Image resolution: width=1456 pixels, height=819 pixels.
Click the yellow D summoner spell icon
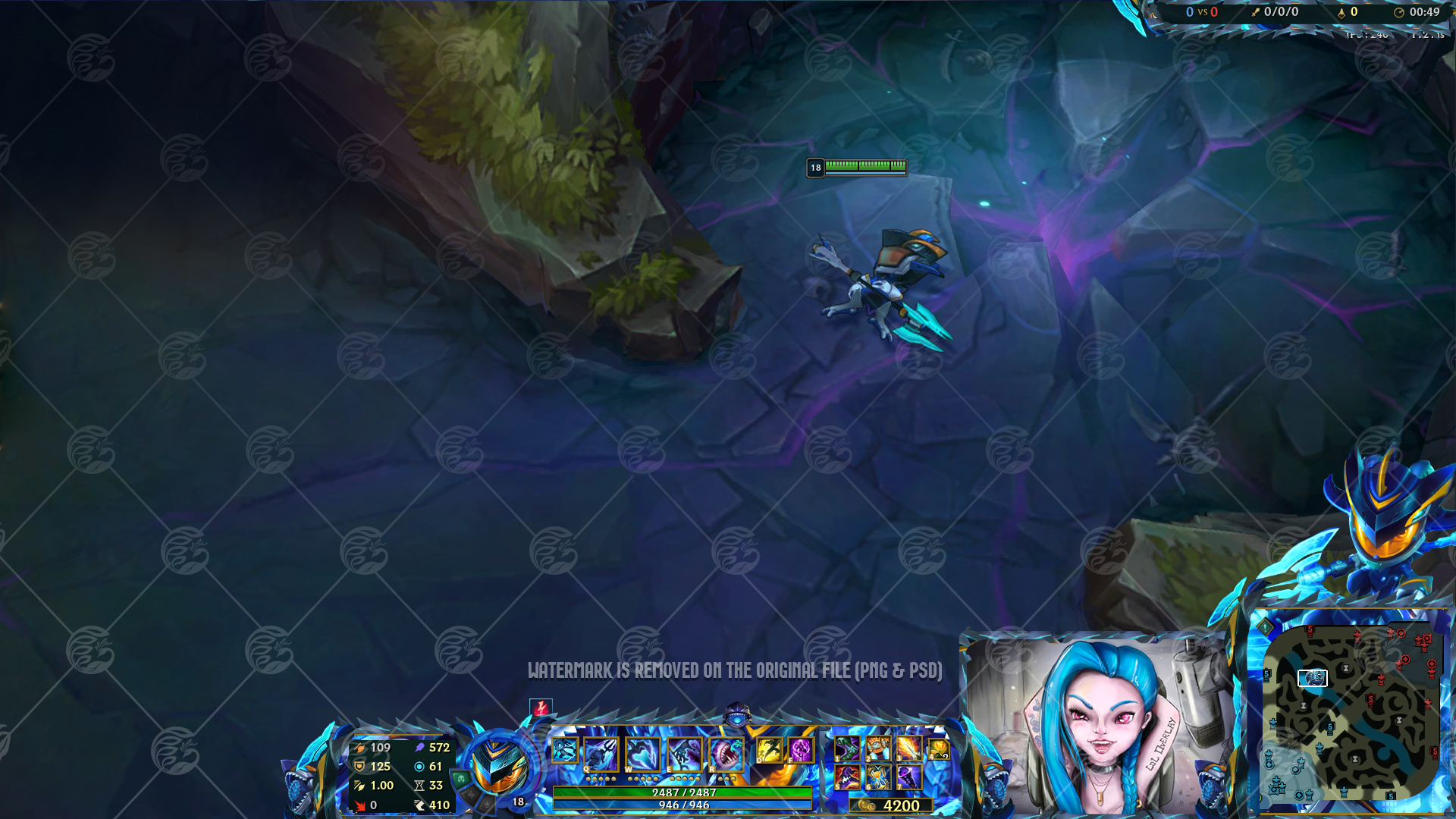click(x=770, y=749)
